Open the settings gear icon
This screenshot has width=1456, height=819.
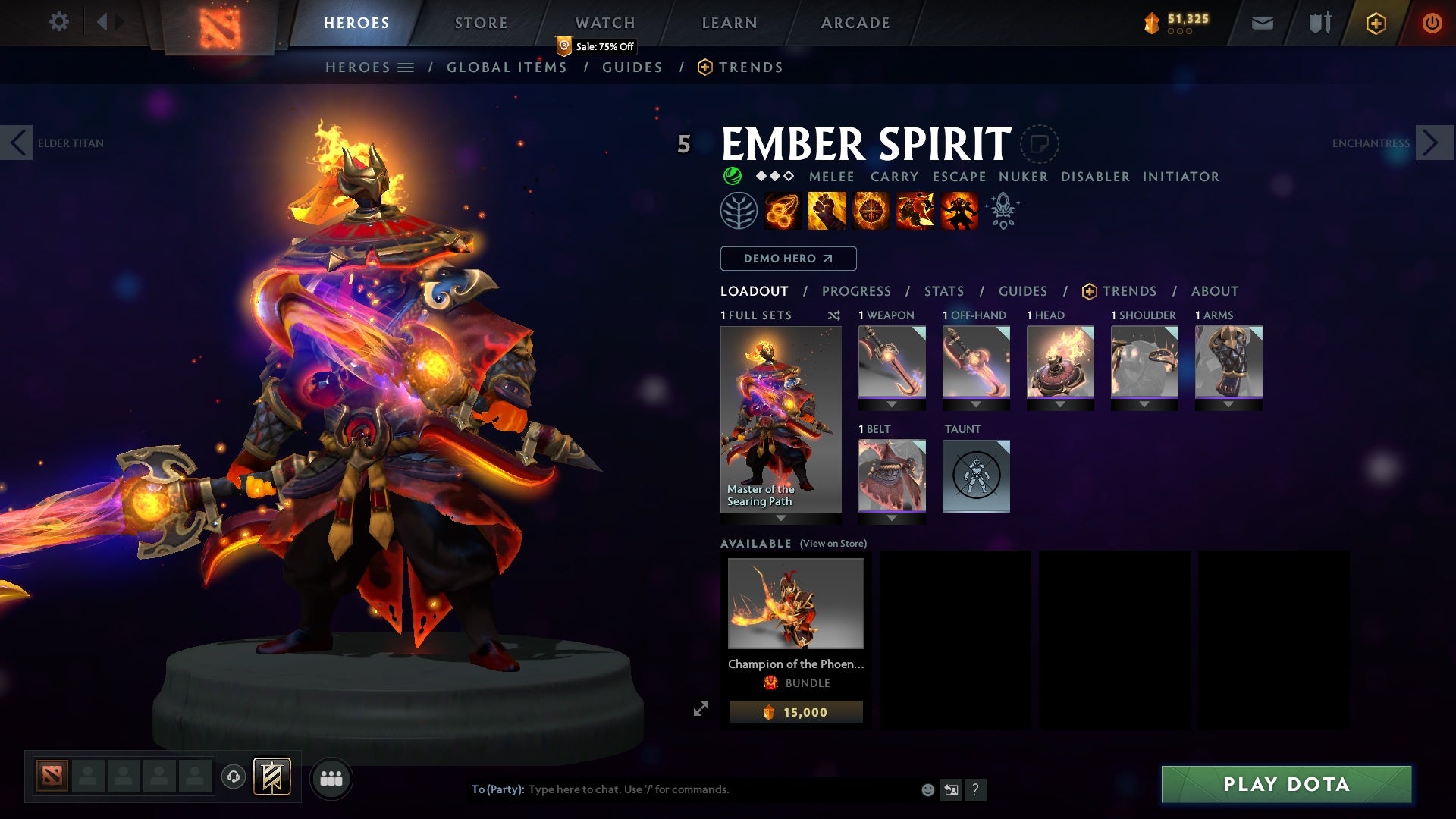click(59, 22)
